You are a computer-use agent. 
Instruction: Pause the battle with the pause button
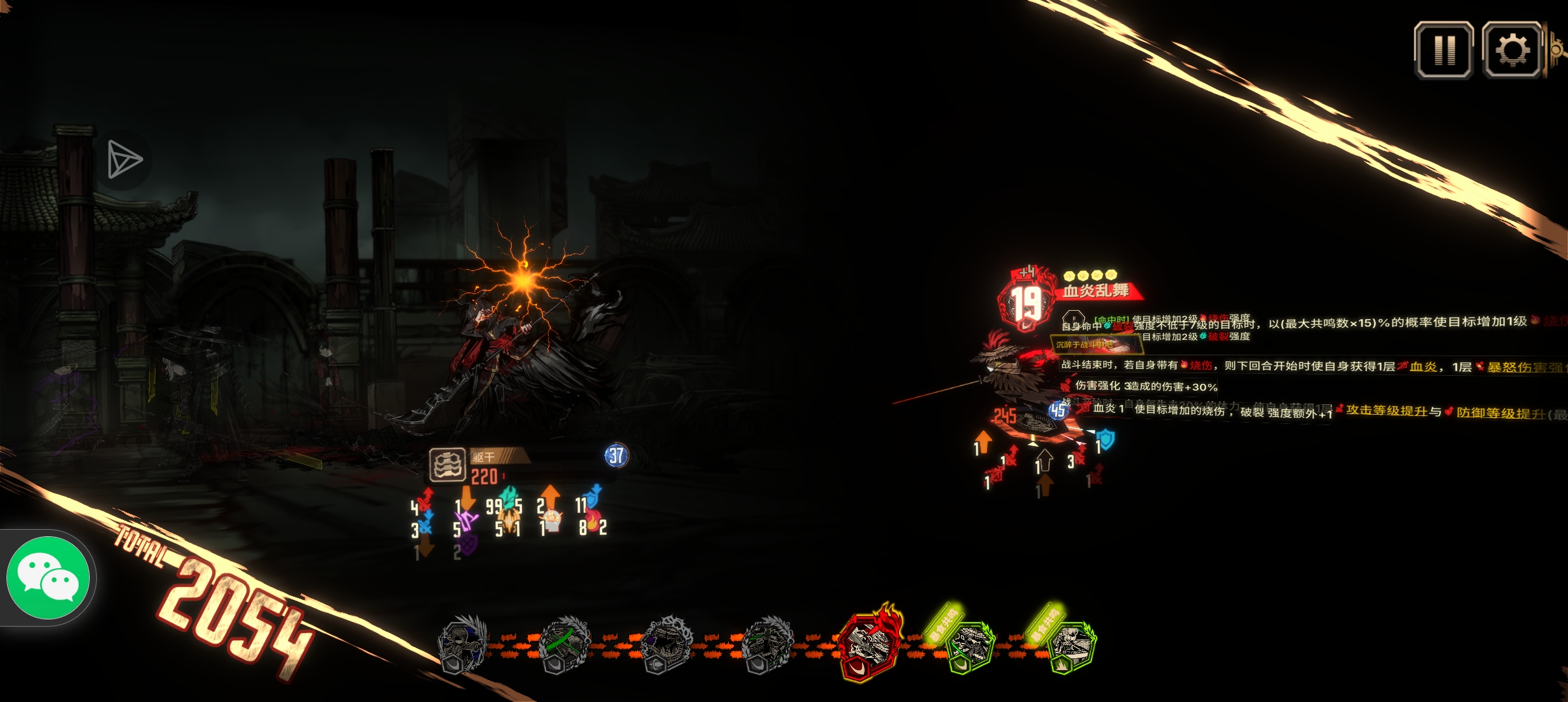(x=1444, y=50)
